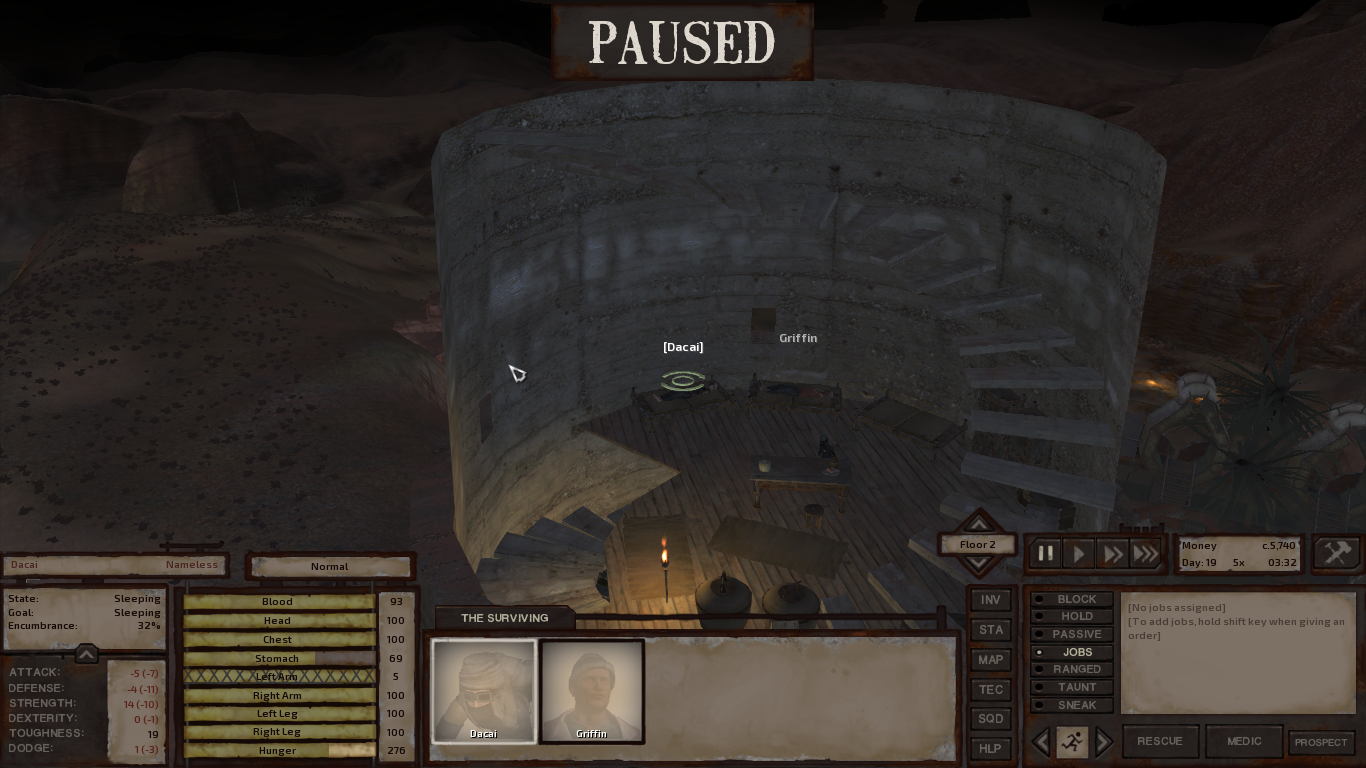Open the TEC tech panel
Image resolution: width=1366 pixels, height=768 pixels.
[990, 690]
